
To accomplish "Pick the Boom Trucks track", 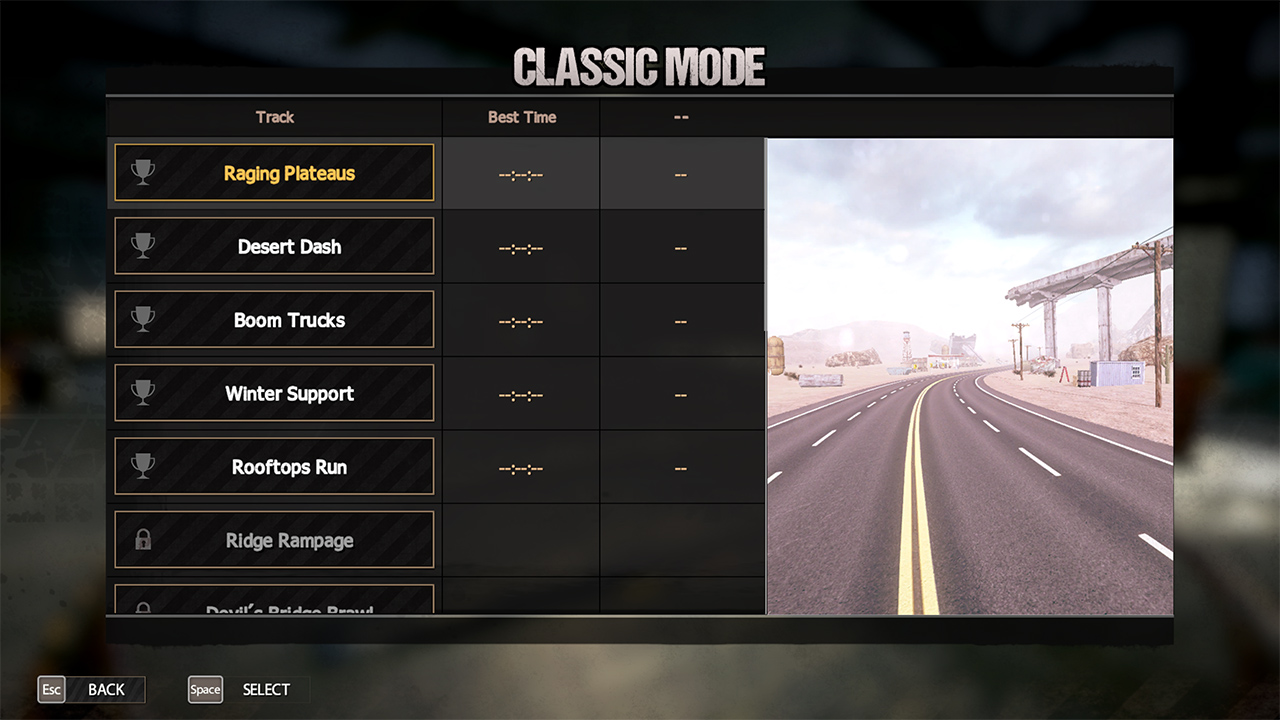I will coord(274,320).
